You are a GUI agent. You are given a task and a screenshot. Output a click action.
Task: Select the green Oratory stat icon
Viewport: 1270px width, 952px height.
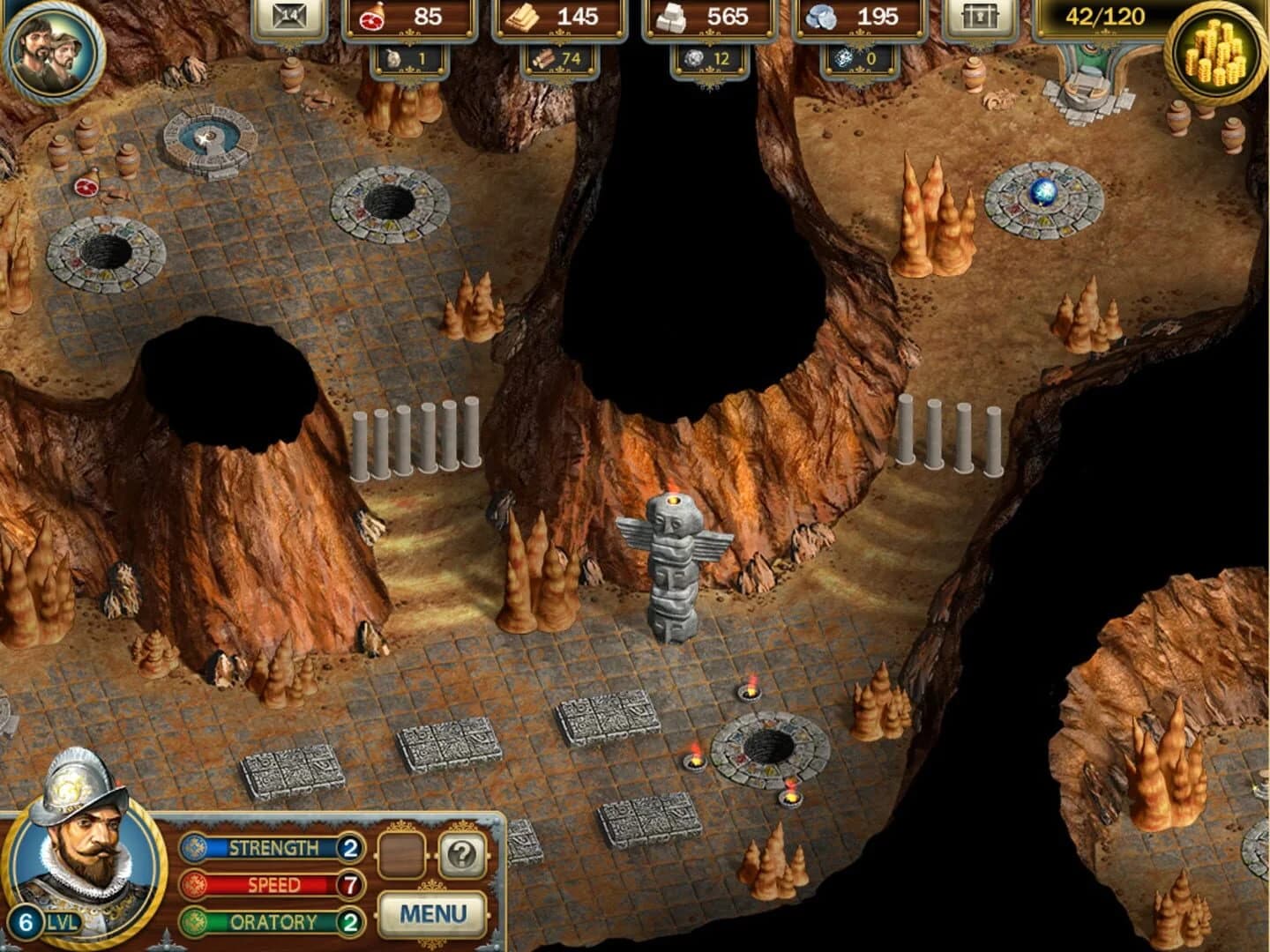click(x=195, y=919)
